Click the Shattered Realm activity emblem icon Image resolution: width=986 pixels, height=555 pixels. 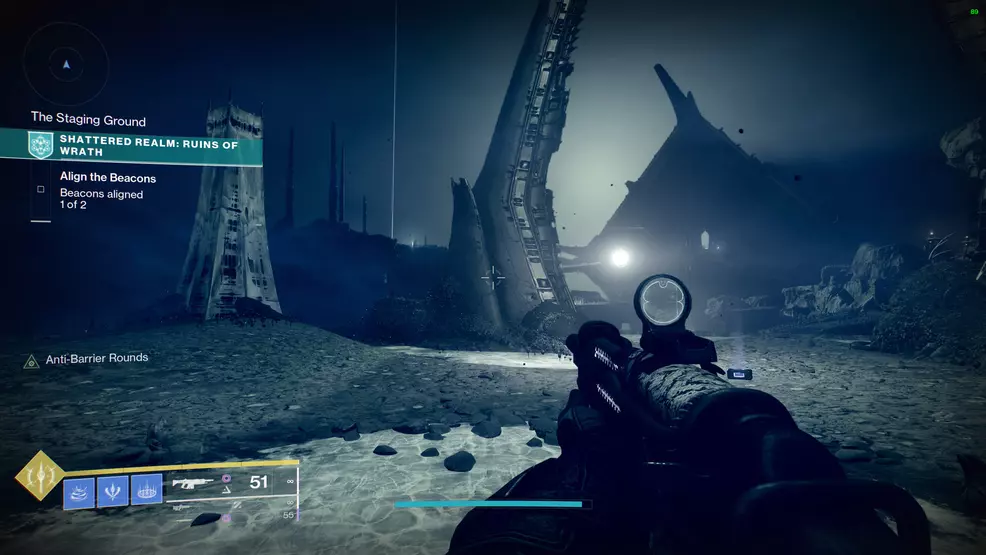pyautogui.click(x=41, y=145)
